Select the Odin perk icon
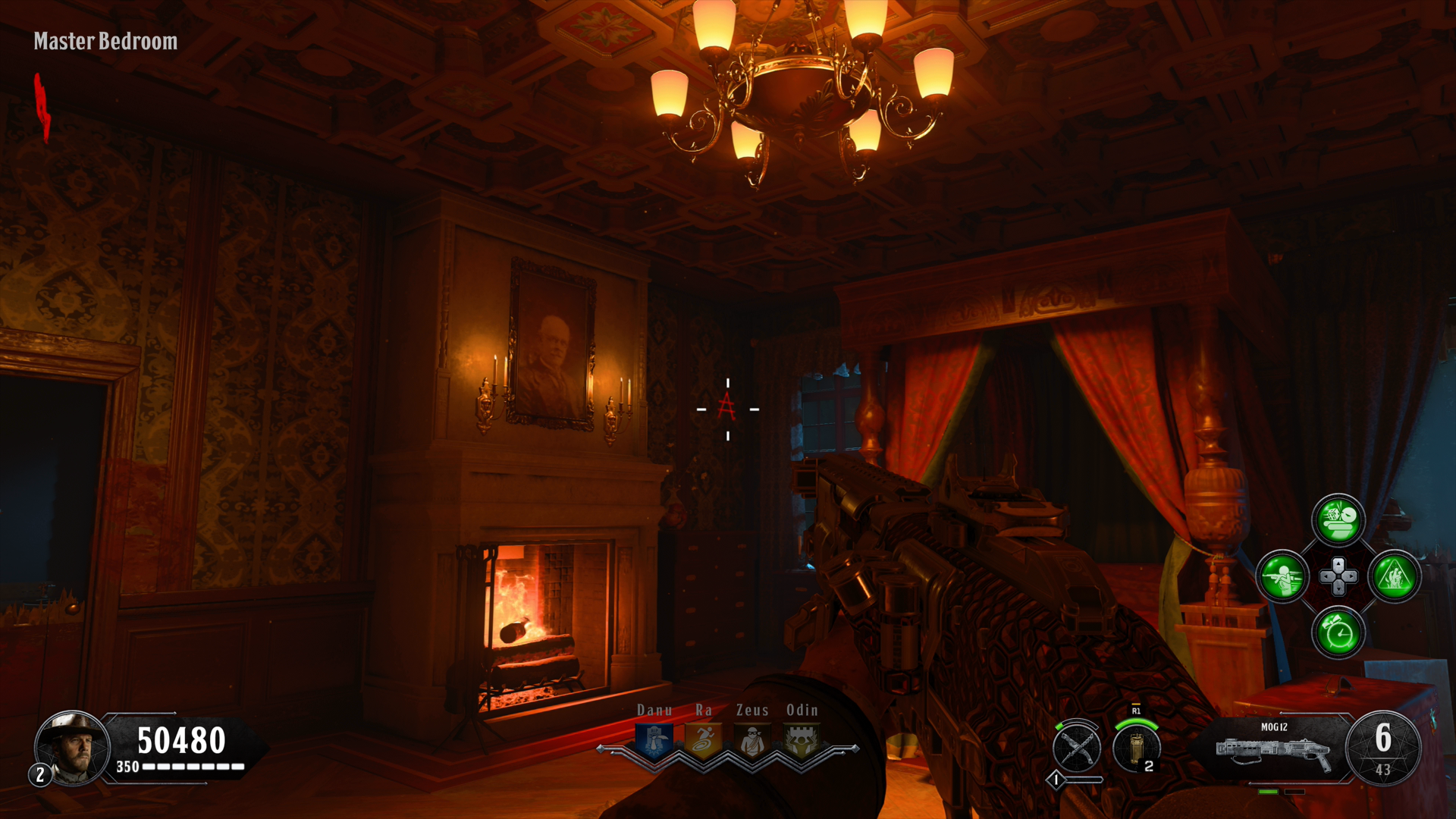The height and width of the screenshot is (819, 1456). 801,741
